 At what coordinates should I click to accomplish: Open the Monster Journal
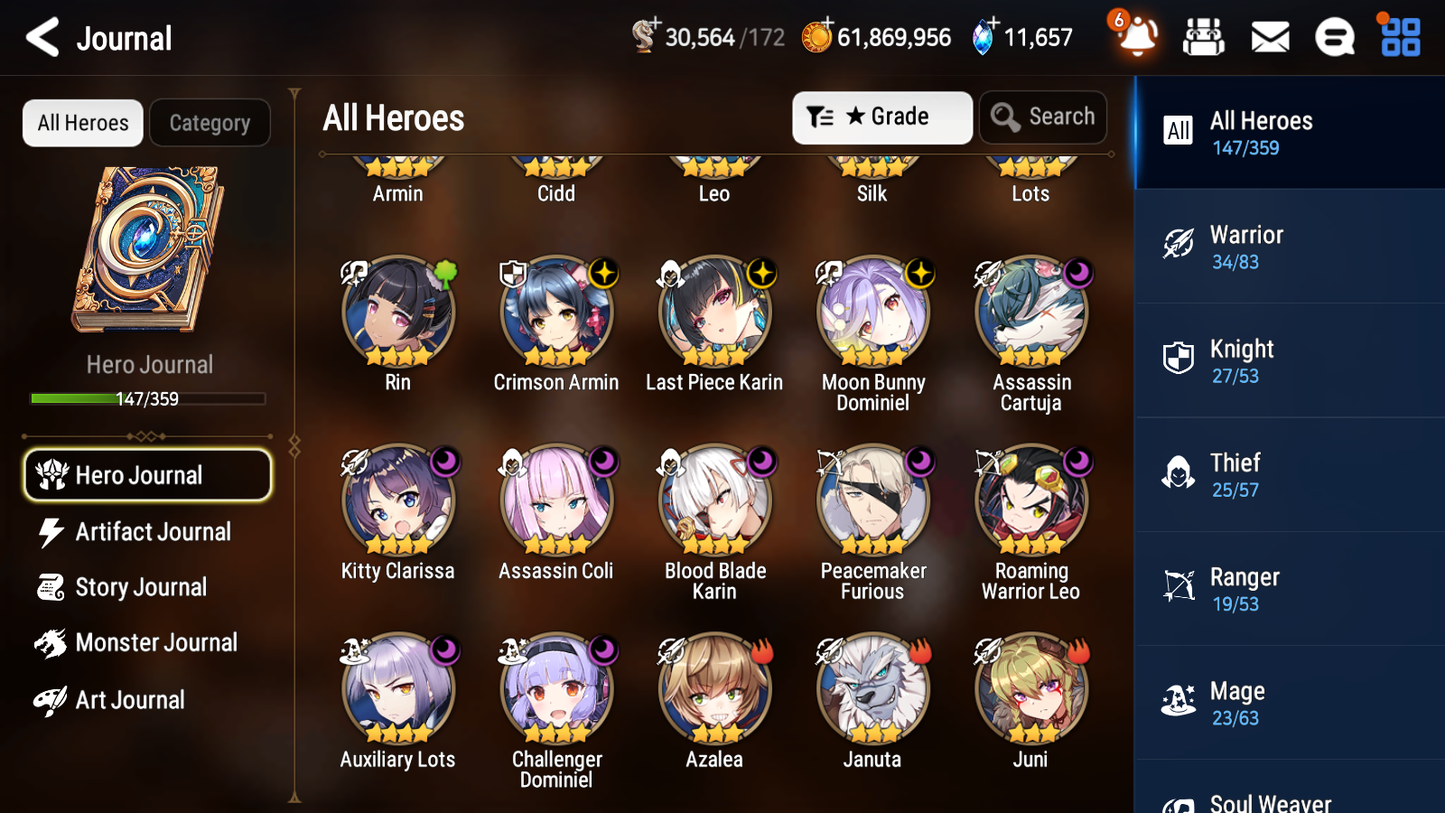coord(156,643)
